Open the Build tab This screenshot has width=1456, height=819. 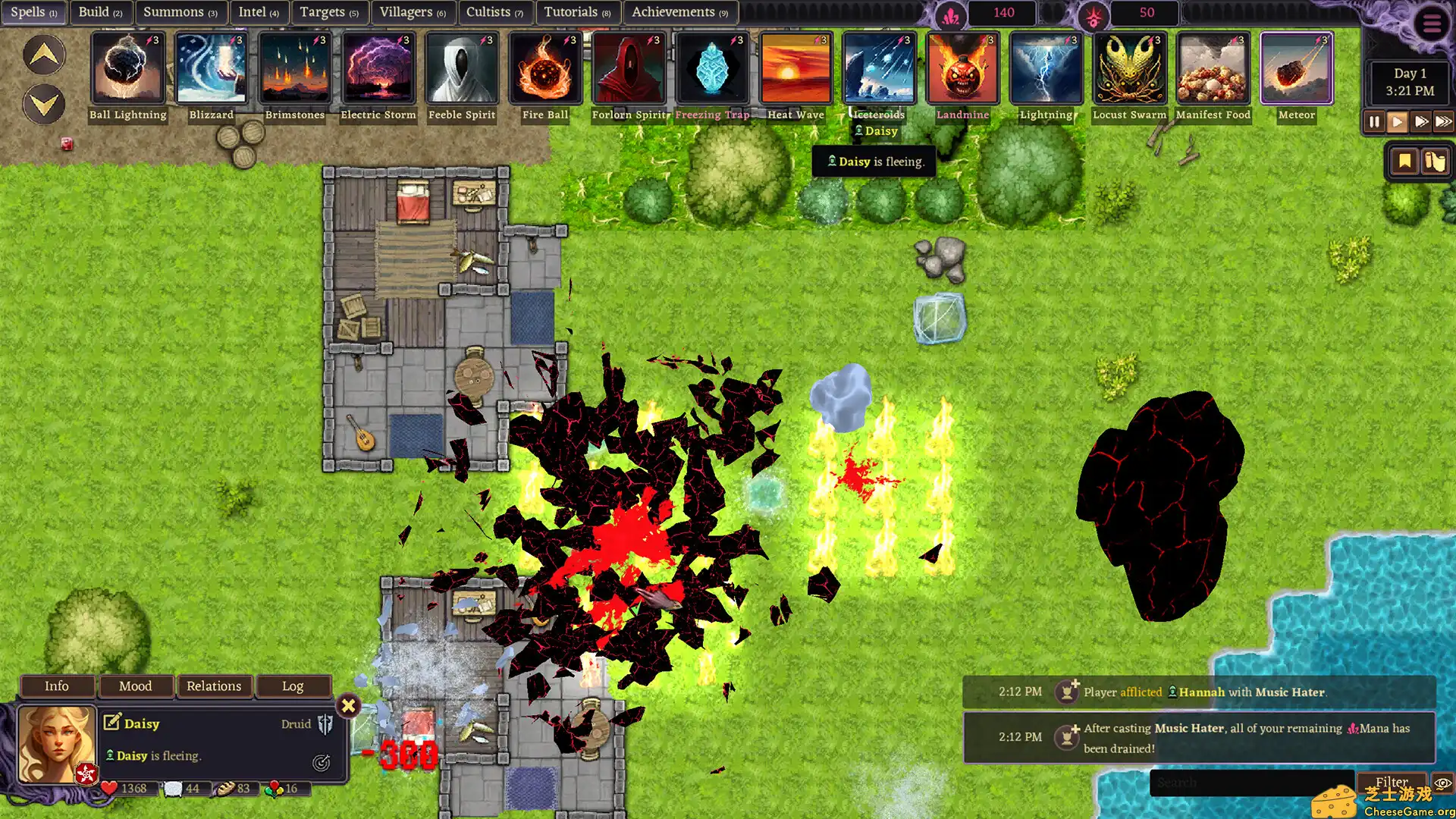click(x=100, y=12)
